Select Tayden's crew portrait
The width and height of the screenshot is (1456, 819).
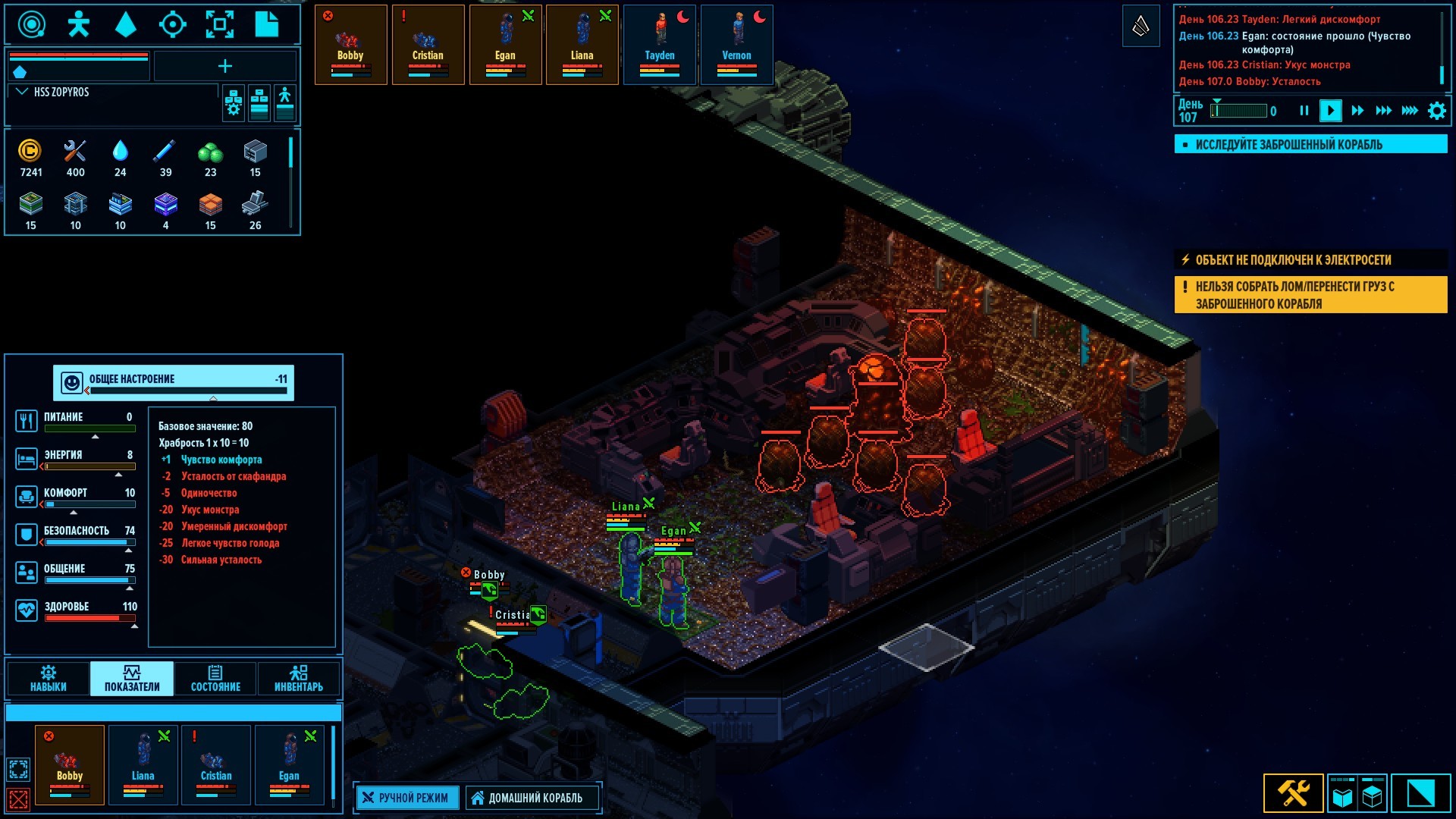click(660, 44)
